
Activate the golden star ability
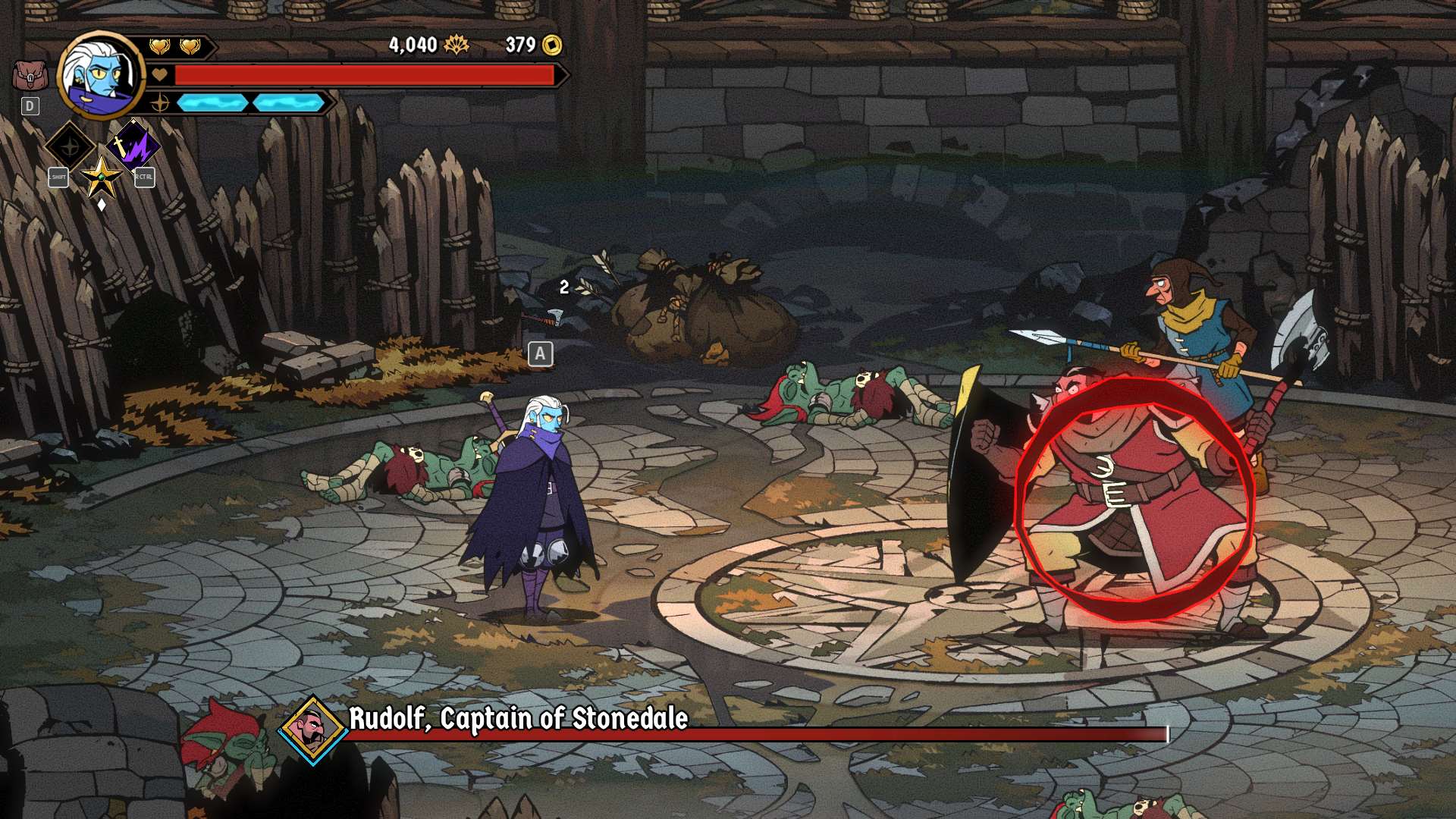pos(102,177)
